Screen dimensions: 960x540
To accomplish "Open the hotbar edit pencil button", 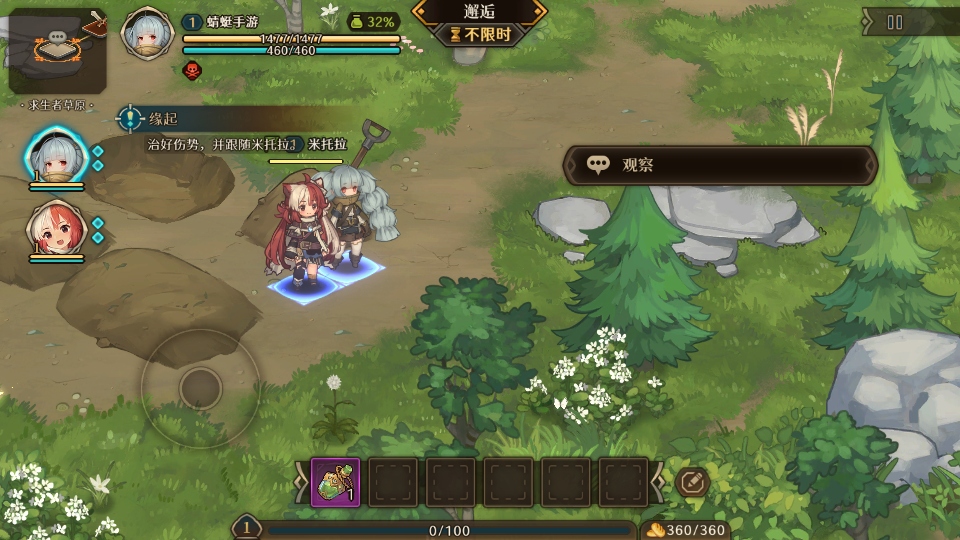I will (692, 482).
